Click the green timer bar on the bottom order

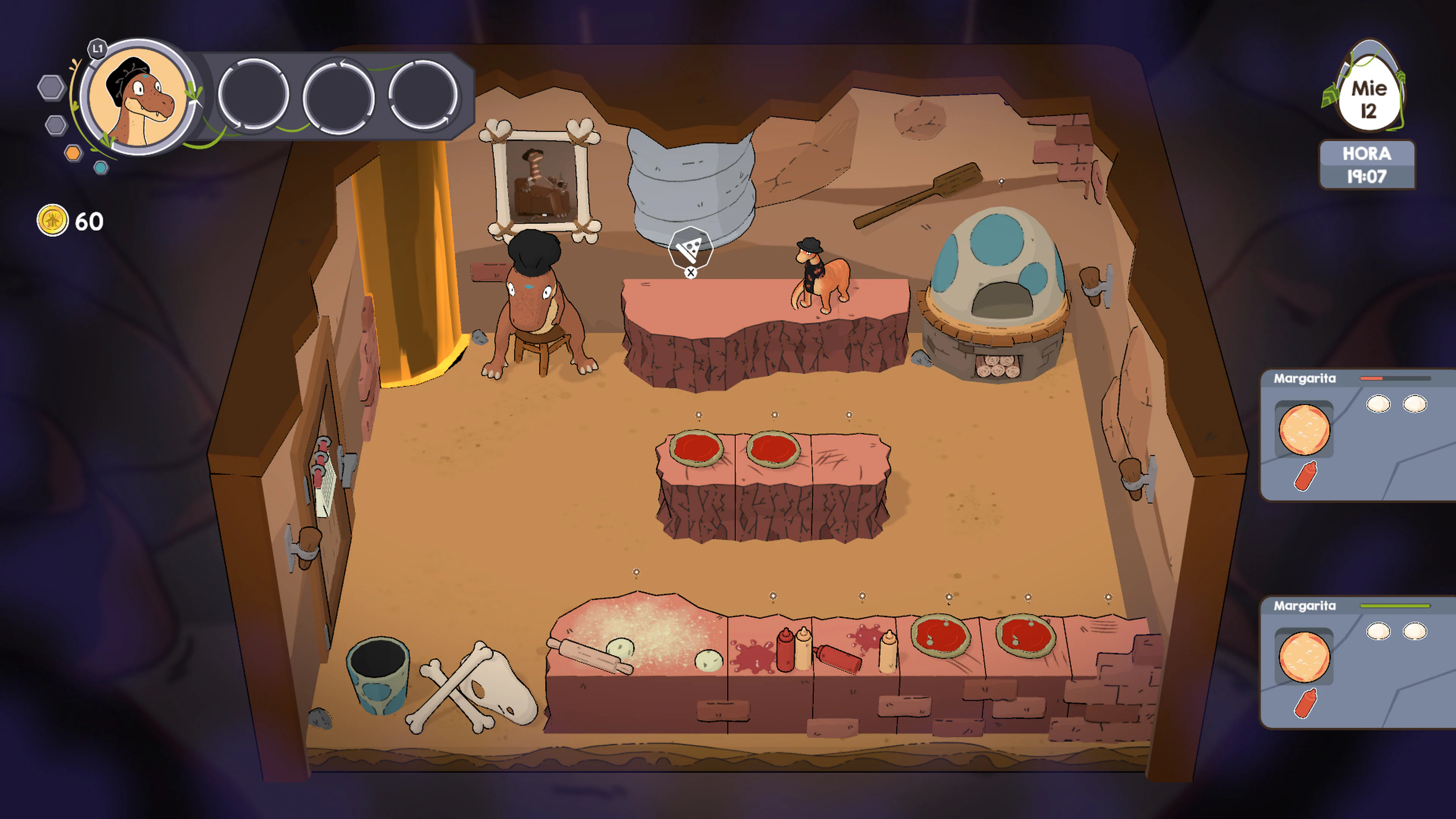click(x=1395, y=606)
